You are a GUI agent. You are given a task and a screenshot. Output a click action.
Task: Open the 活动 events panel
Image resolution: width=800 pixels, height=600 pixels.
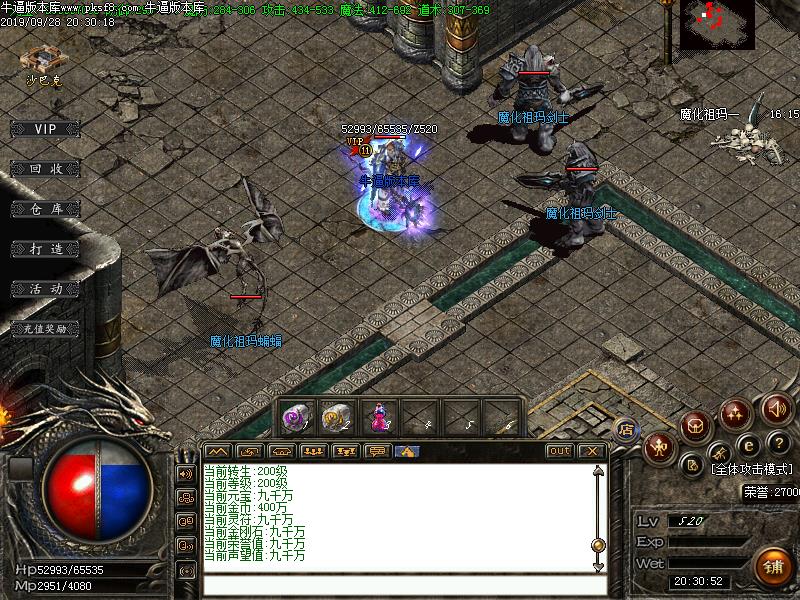45,288
